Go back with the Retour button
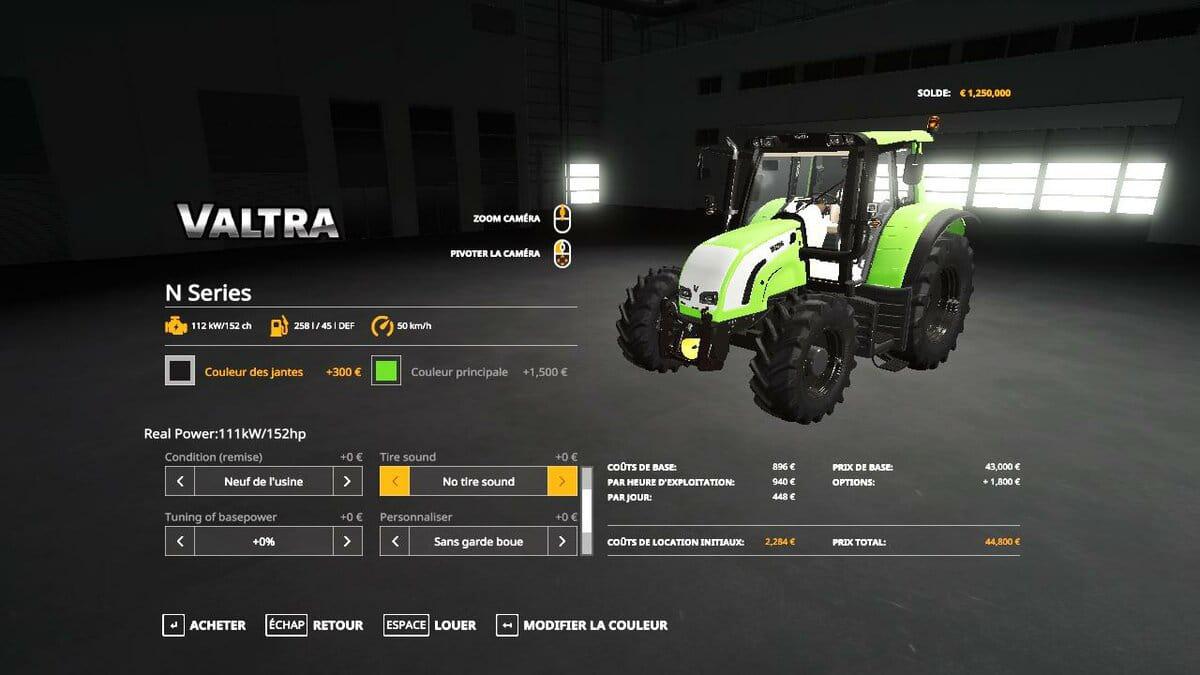1200x675 pixels. pyautogui.click(x=315, y=625)
